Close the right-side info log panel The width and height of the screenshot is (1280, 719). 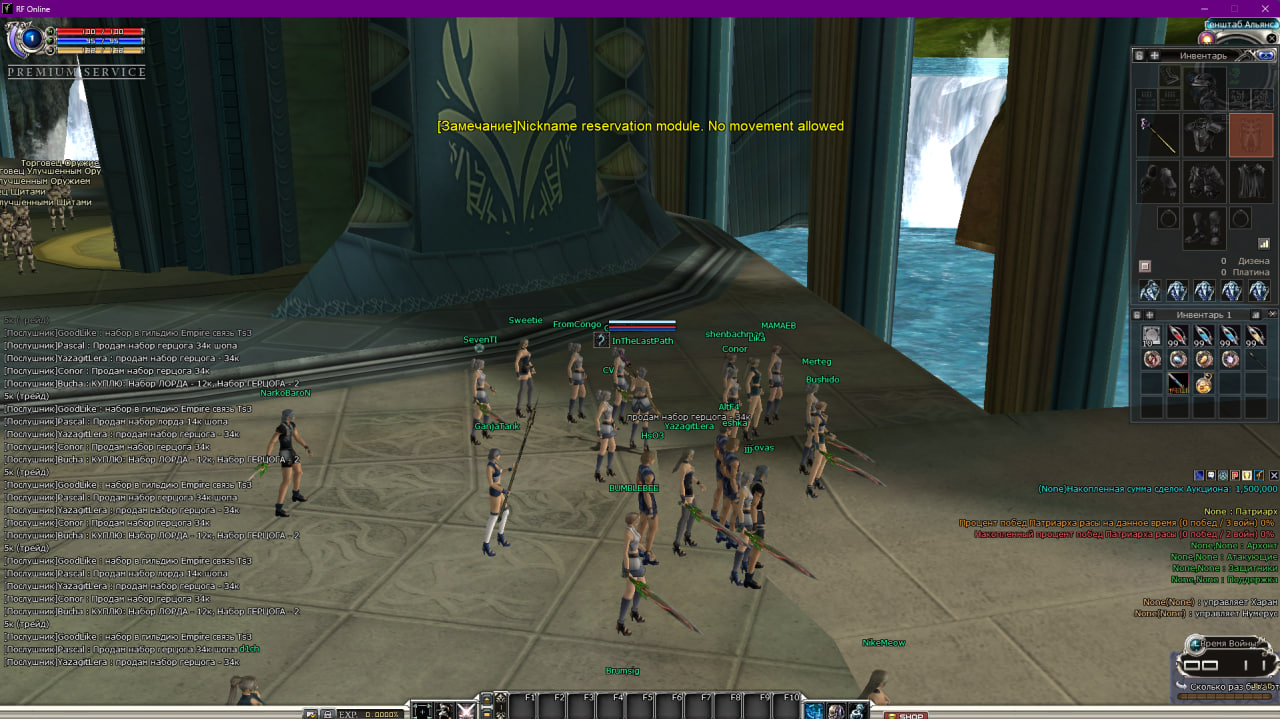click(x=1273, y=475)
